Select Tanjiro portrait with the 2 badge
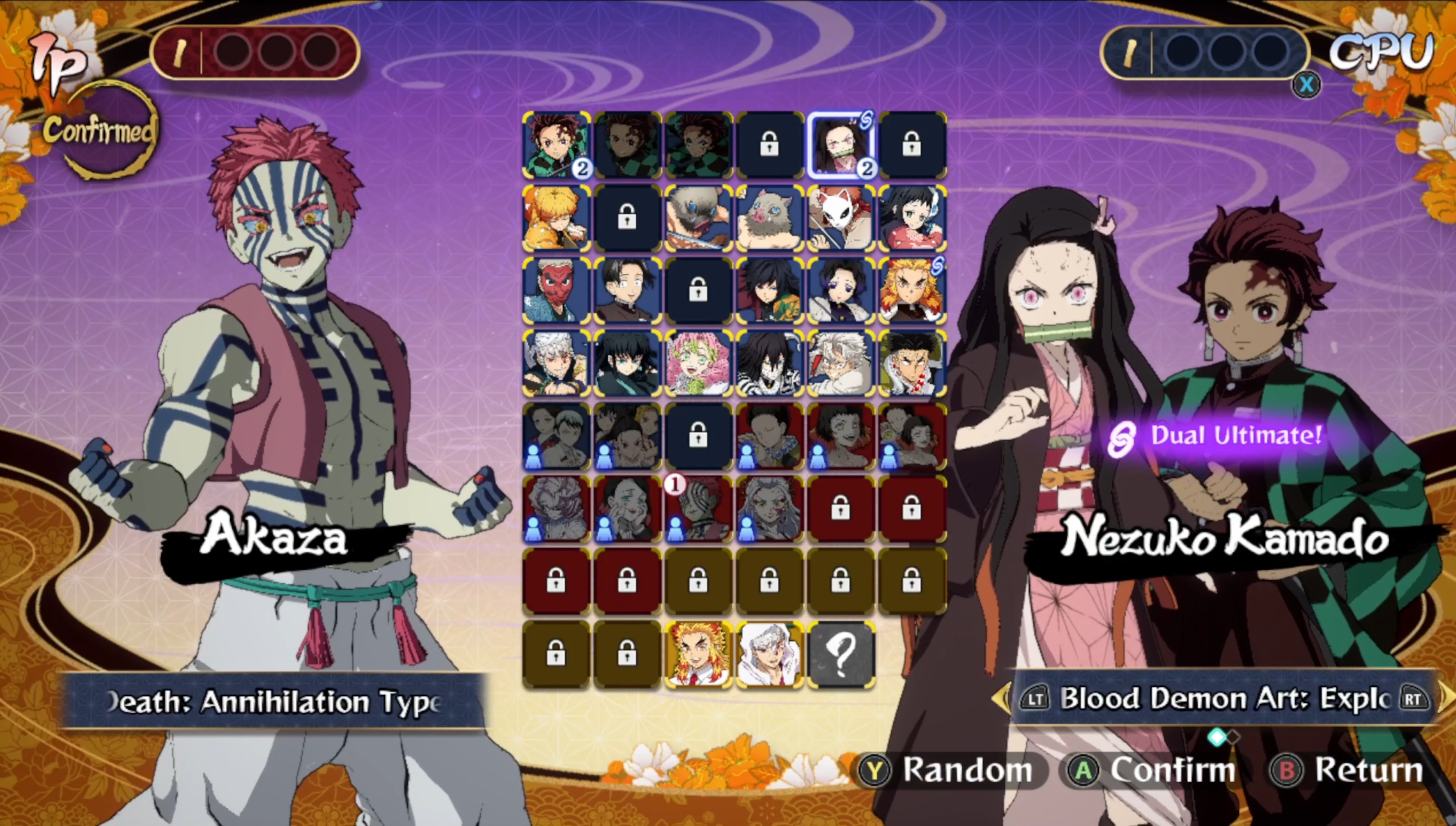 555,145
